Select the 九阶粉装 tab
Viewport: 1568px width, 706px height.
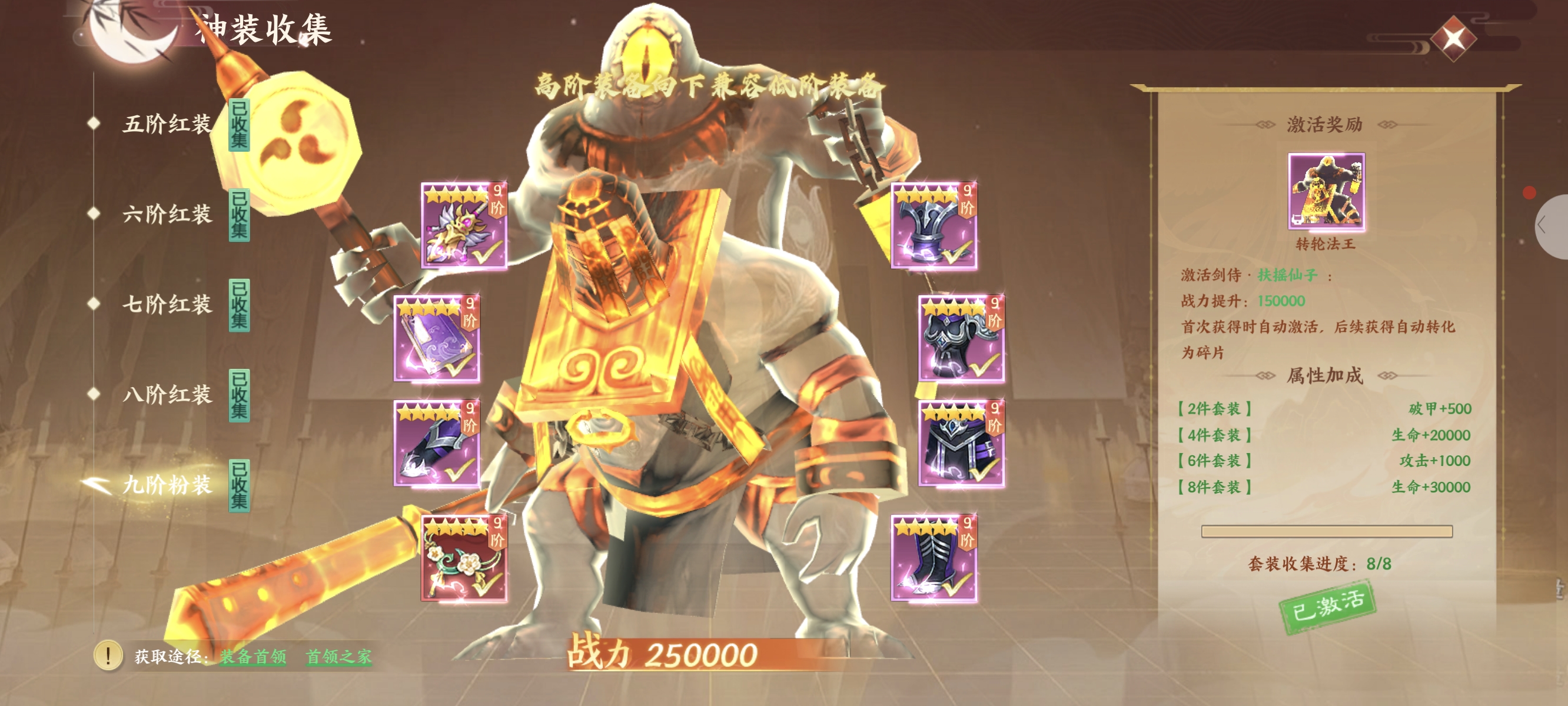coord(167,485)
